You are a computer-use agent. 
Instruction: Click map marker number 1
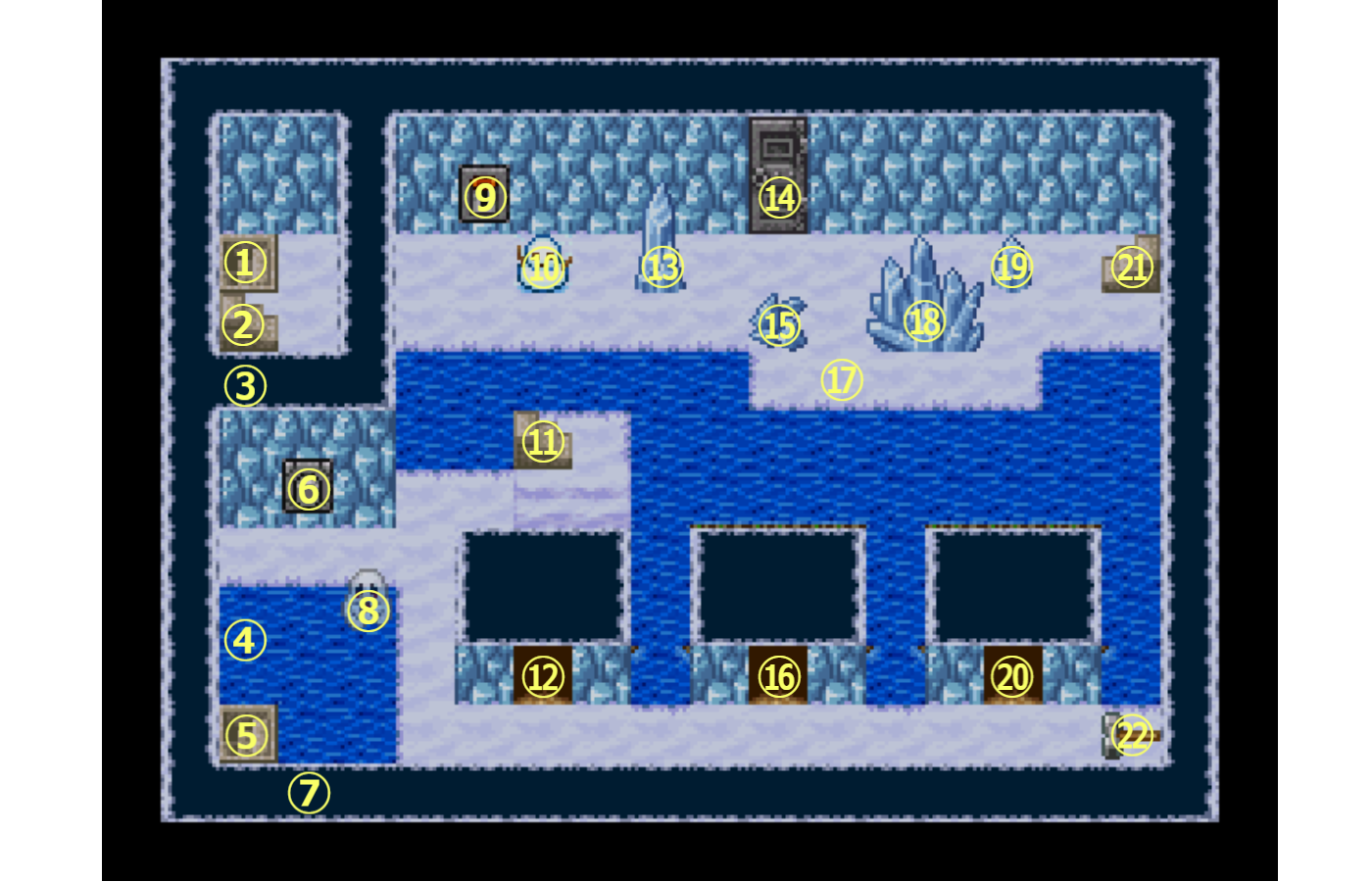[245, 262]
